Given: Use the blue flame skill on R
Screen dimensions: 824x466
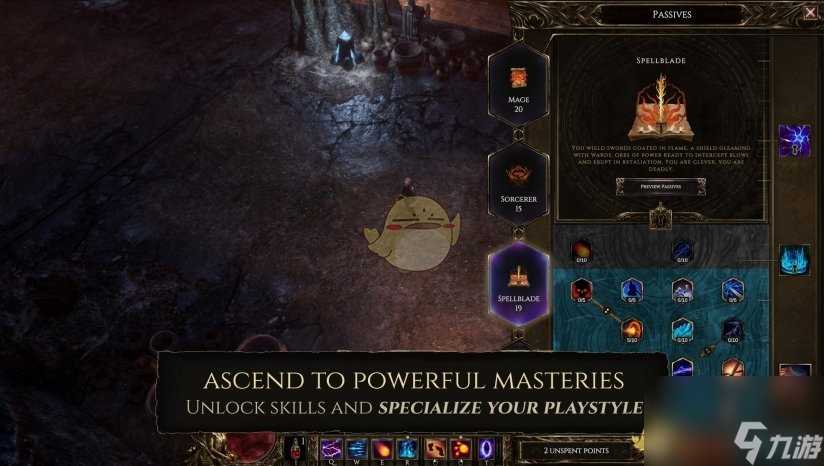Looking at the screenshot, I should pyautogui.click(x=409, y=448).
